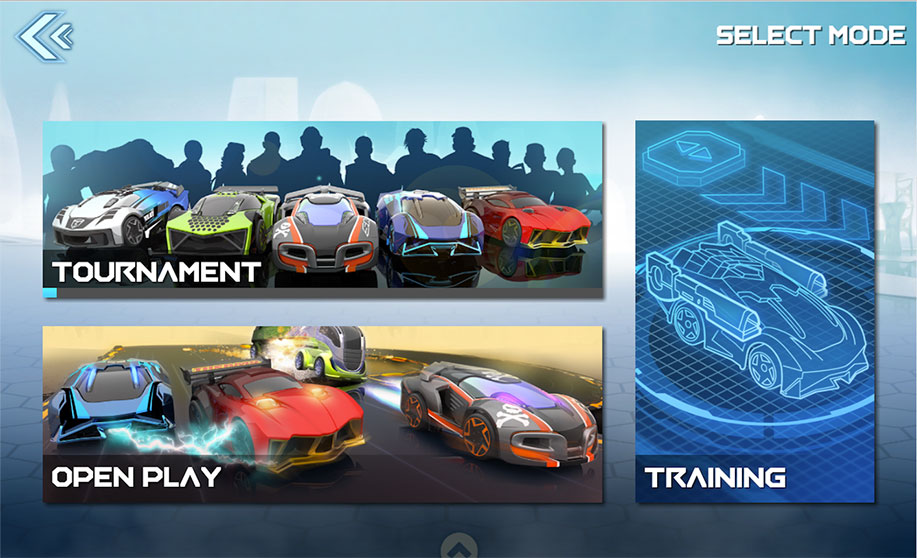
Task: Select the Tournament mode
Action: [x=322, y=209]
